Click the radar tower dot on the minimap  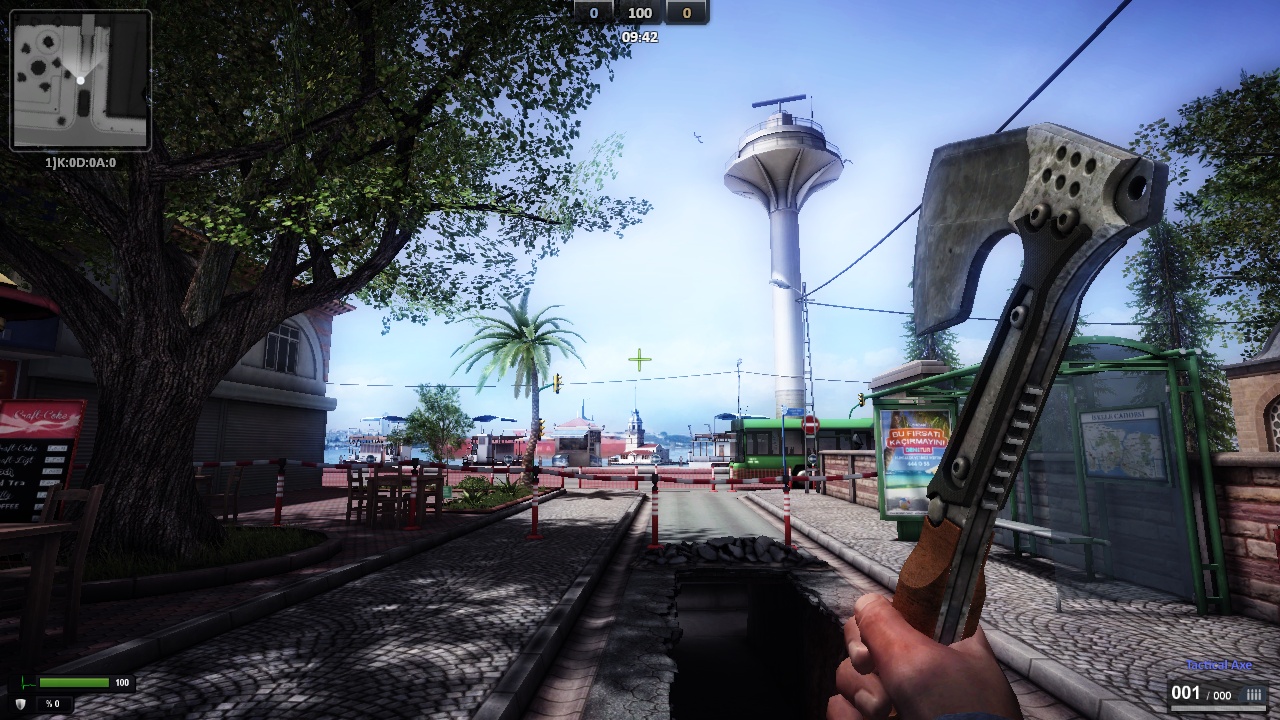click(x=47, y=41)
